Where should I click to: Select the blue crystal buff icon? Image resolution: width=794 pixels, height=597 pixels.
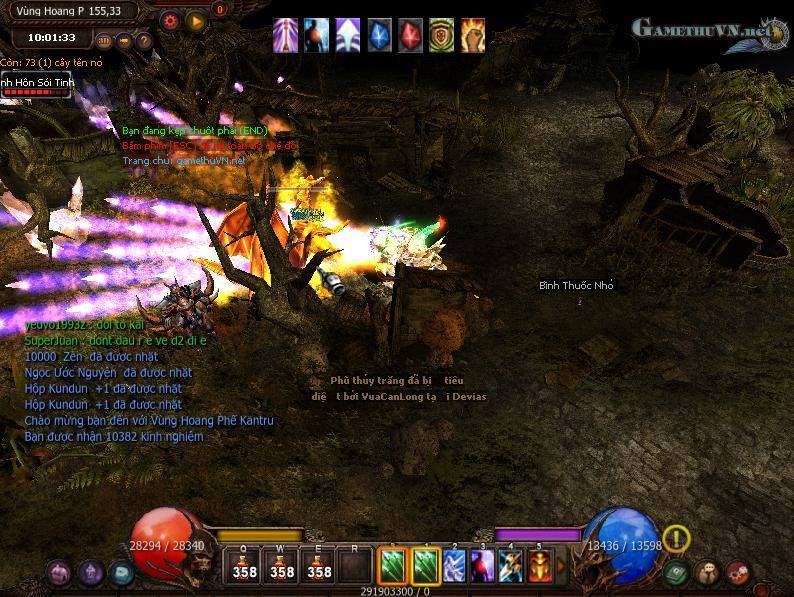(x=379, y=35)
